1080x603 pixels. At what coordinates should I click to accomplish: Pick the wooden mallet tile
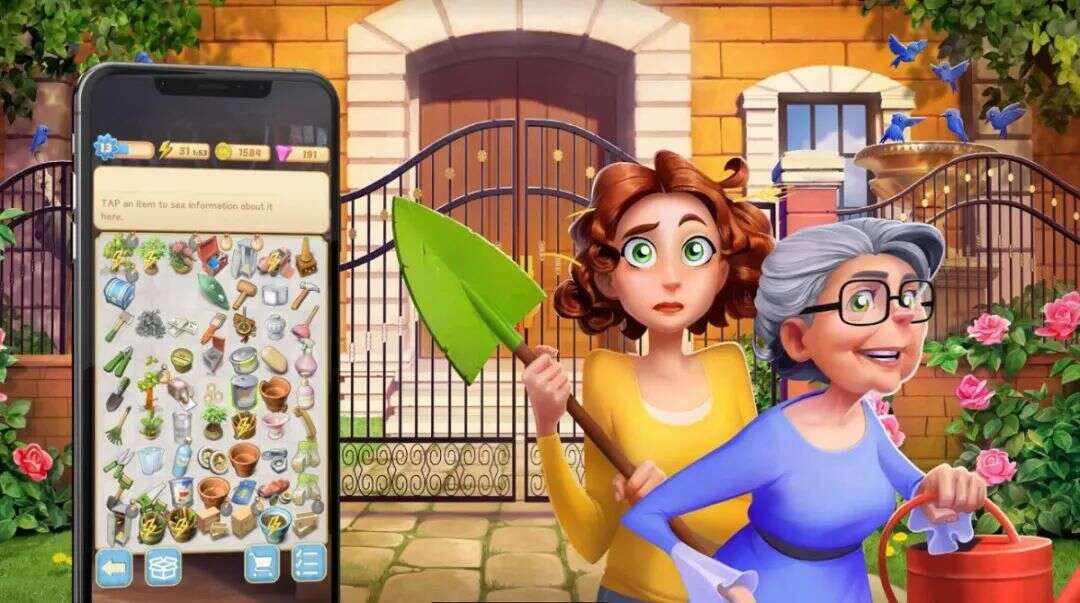pos(244,293)
